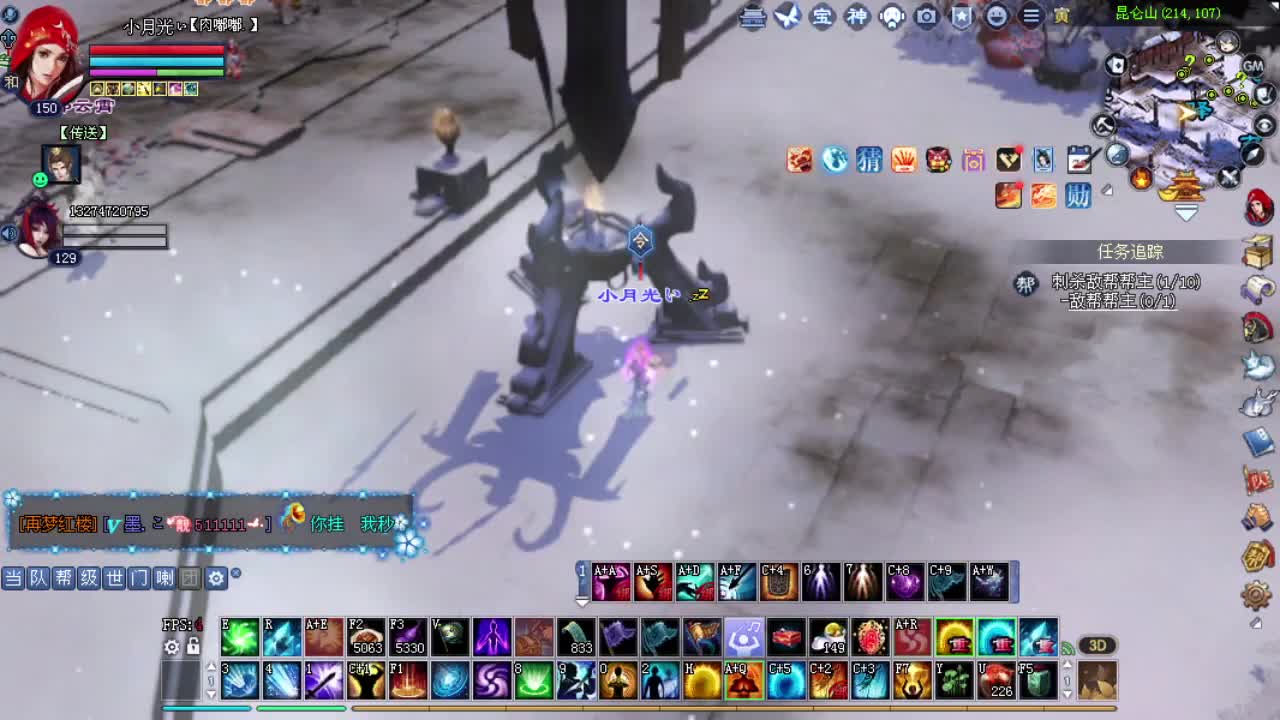Click the 猜 guessing event icon
The height and width of the screenshot is (720, 1280).
click(x=869, y=160)
